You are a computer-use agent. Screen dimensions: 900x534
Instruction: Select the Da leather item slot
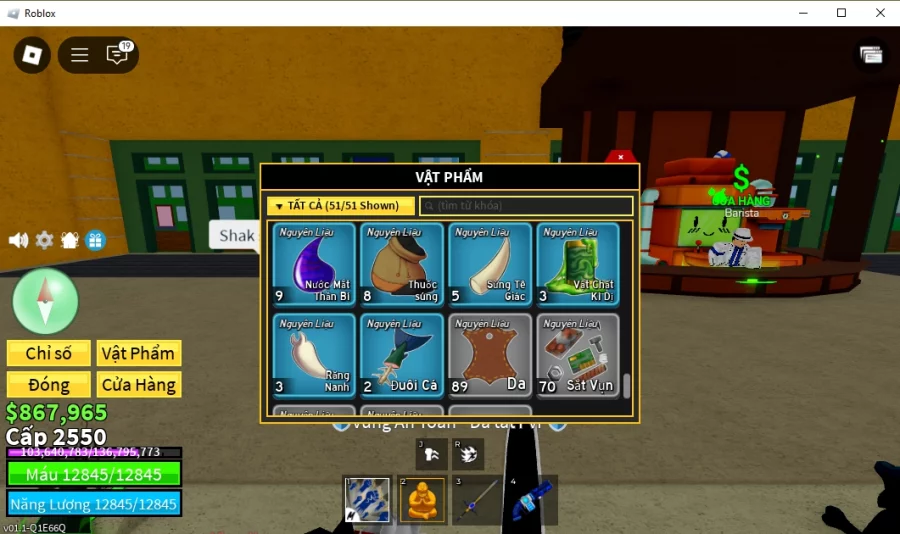coord(490,355)
